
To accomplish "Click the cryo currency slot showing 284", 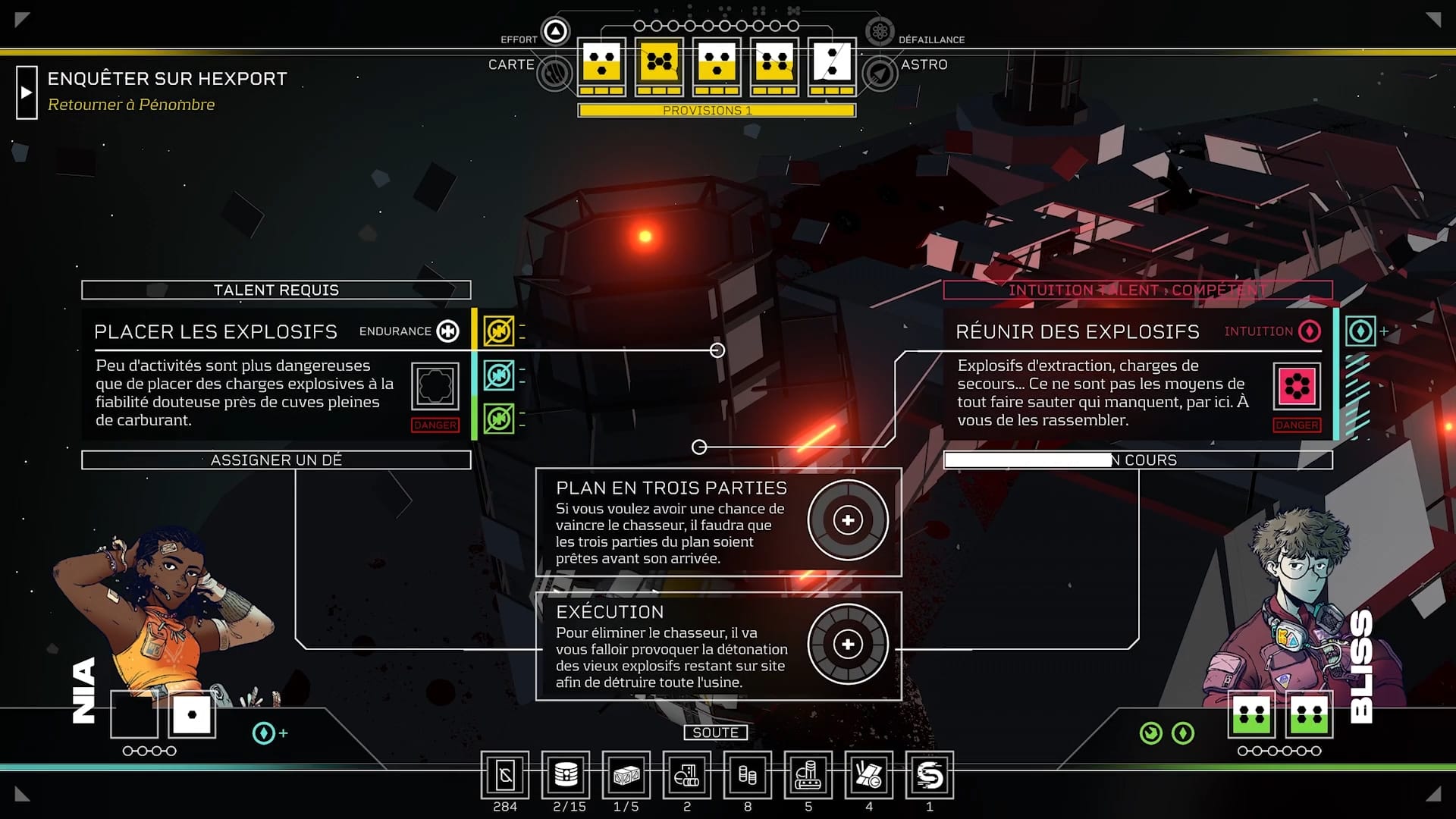I will [x=505, y=775].
